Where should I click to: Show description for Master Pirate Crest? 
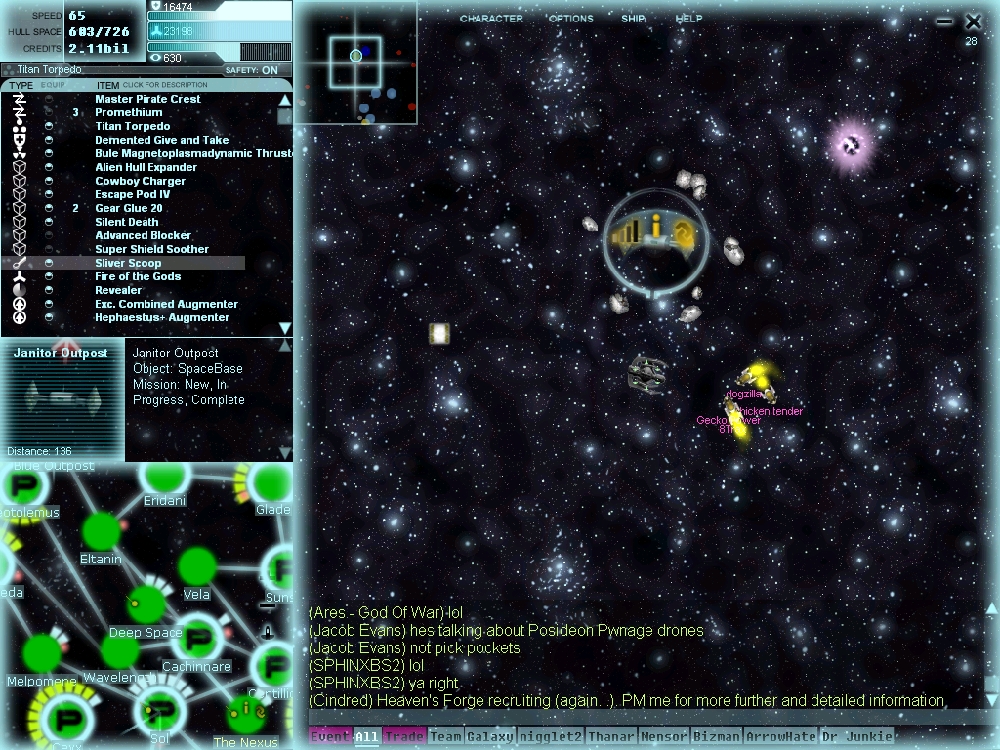[x=148, y=100]
